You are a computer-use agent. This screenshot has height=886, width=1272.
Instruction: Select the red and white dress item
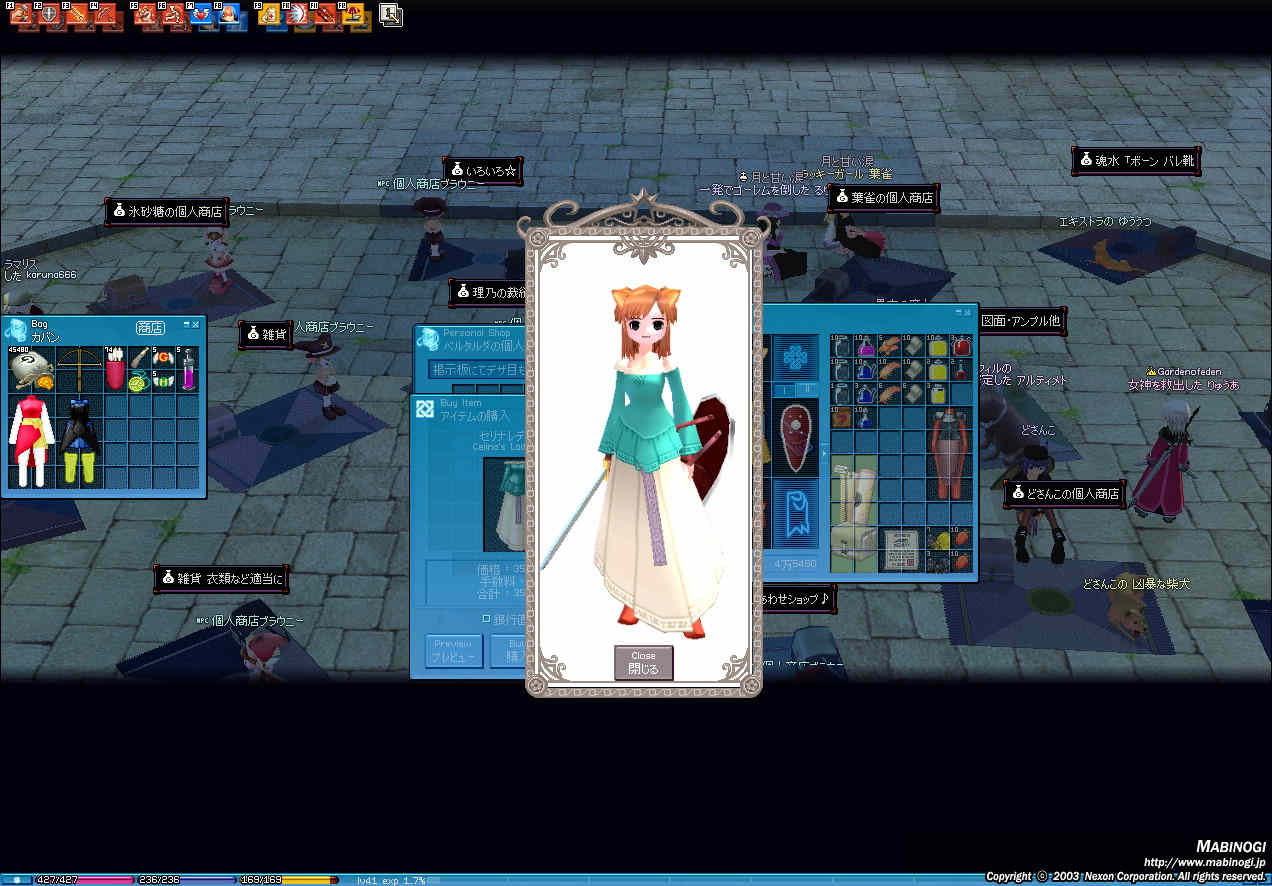pyautogui.click(x=31, y=440)
